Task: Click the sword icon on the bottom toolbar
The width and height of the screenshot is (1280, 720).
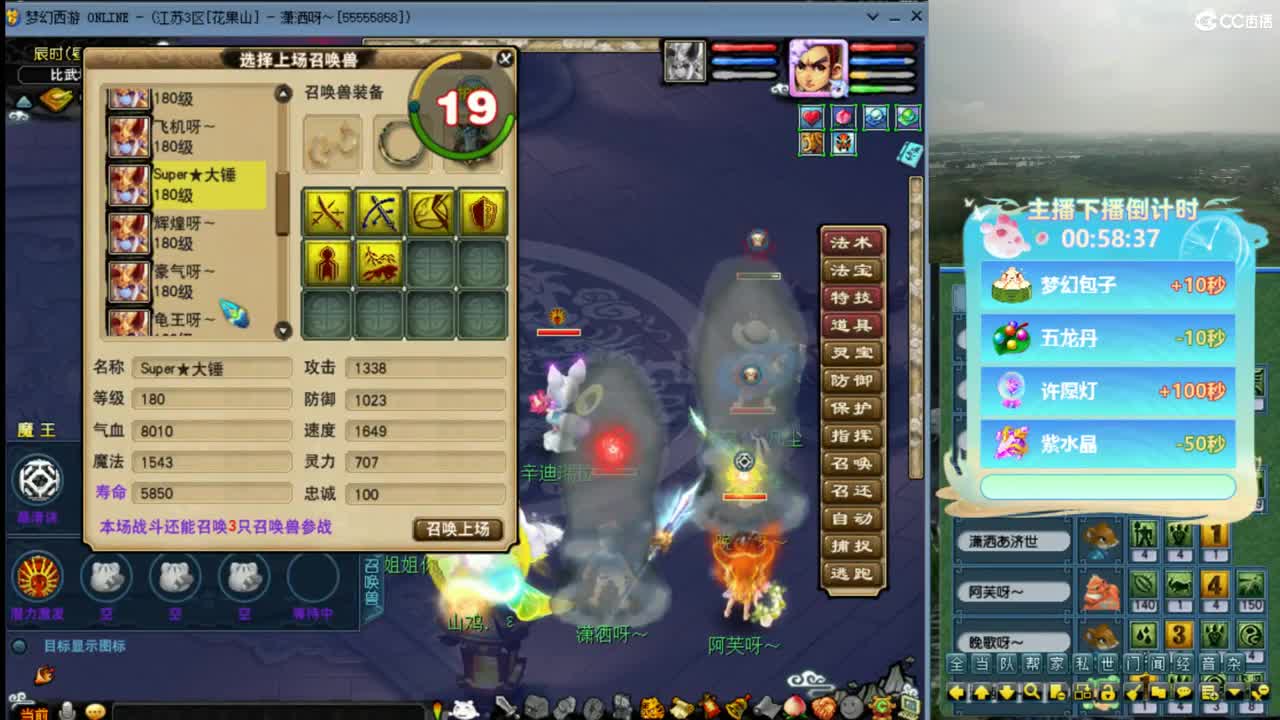Action: (503, 707)
